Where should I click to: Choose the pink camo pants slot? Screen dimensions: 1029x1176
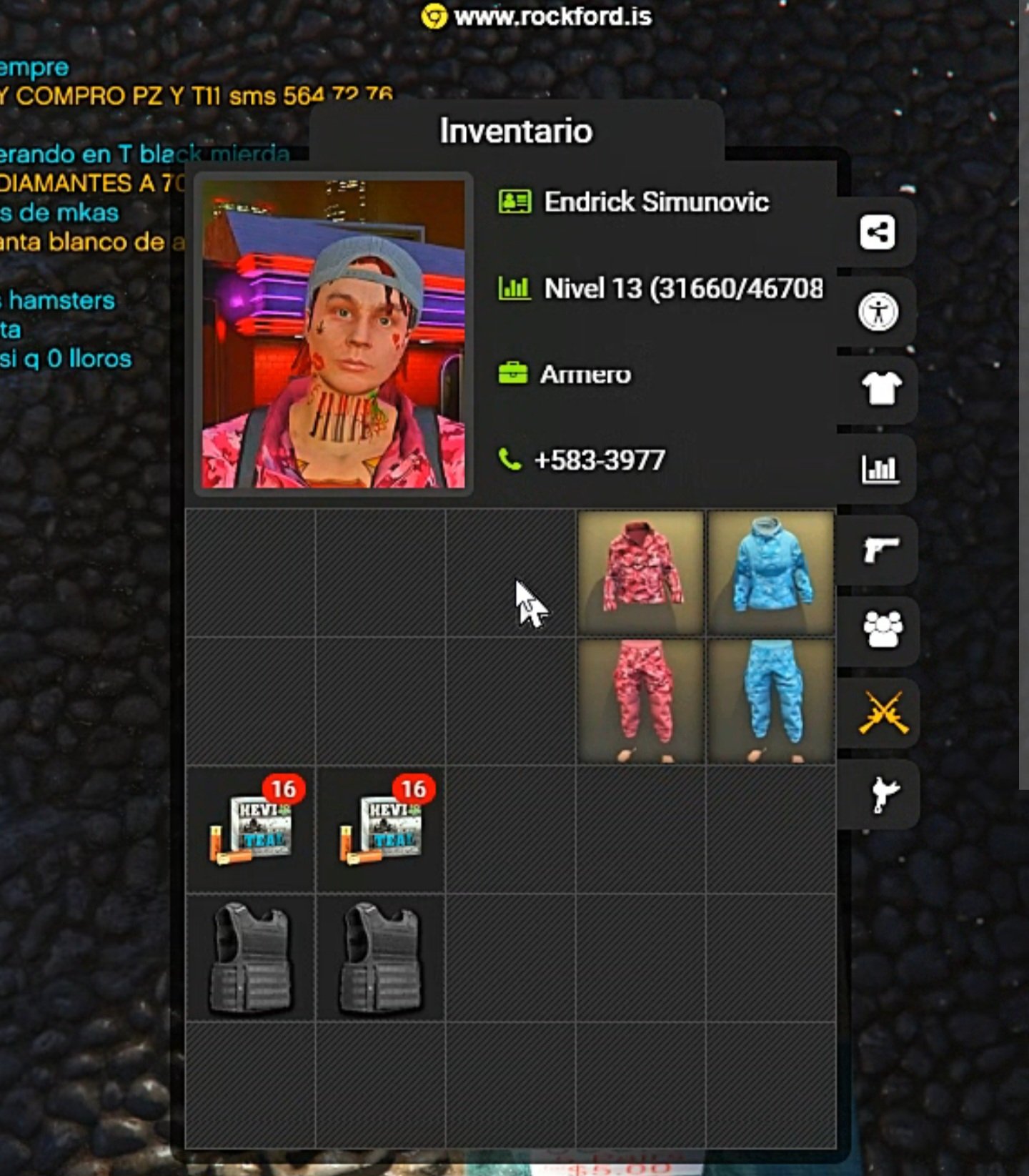pyautogui.click(x=641, y=701)
